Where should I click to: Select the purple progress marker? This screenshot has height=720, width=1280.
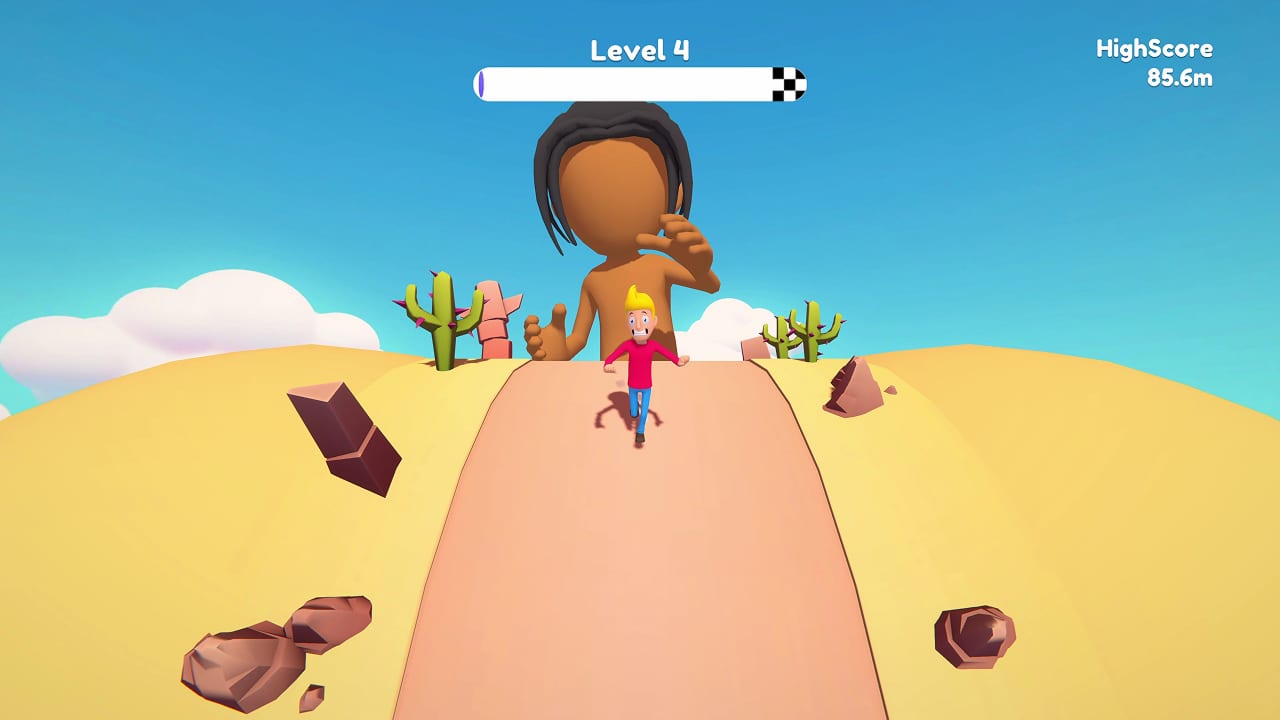point(481,85)
